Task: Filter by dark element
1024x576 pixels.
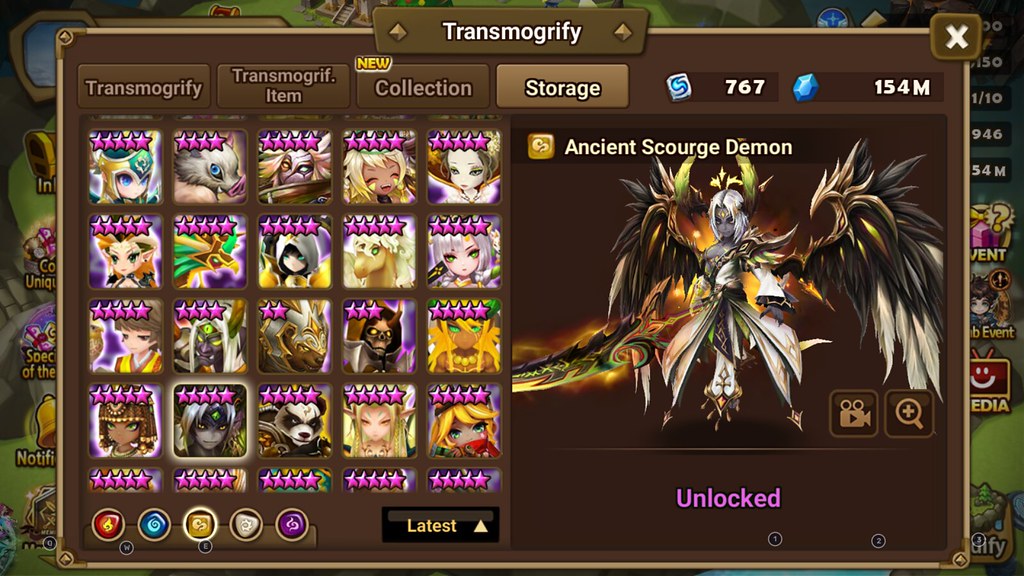Action: point(293,523)
